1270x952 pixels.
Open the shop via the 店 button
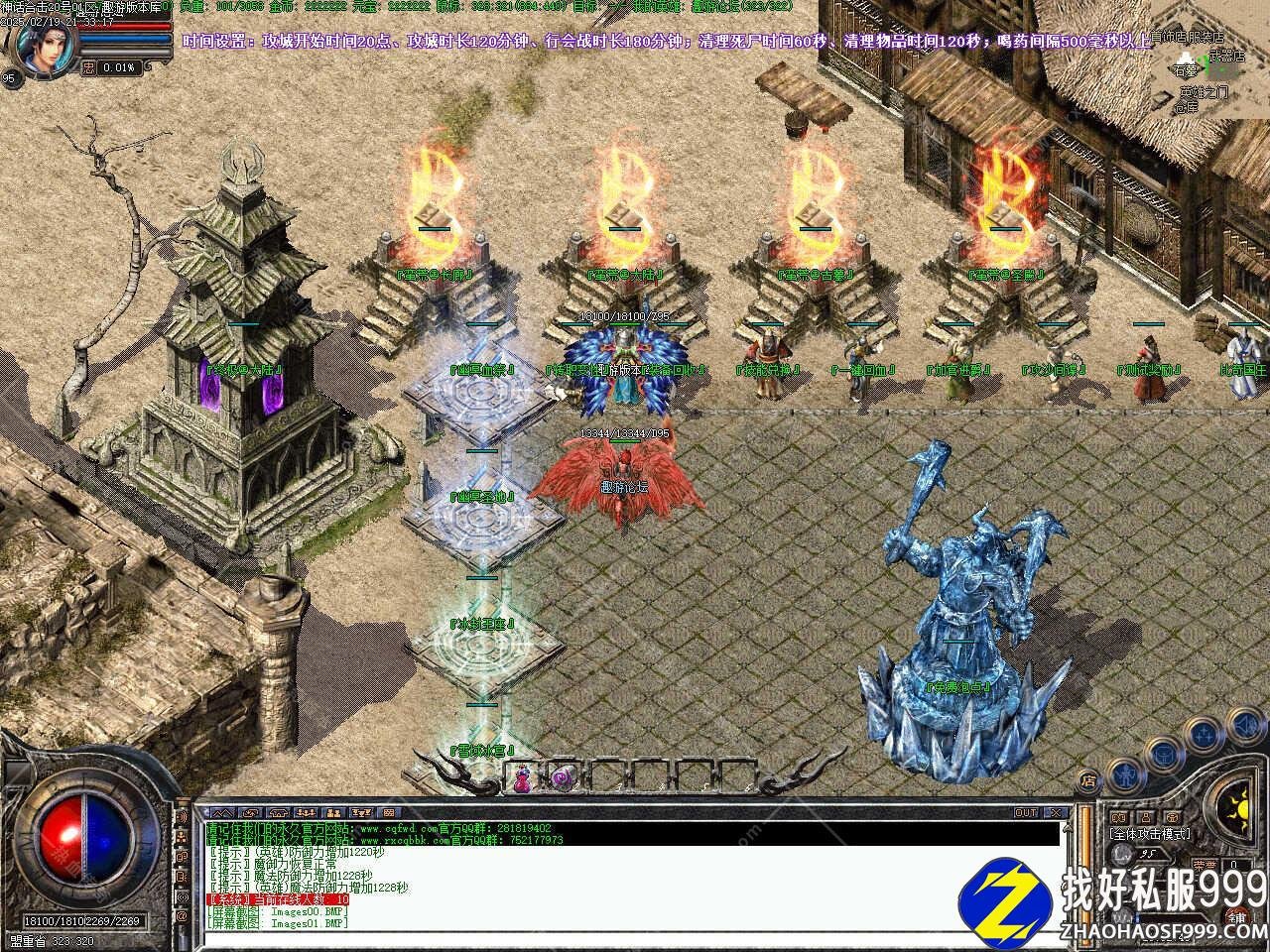[1089, 779]
